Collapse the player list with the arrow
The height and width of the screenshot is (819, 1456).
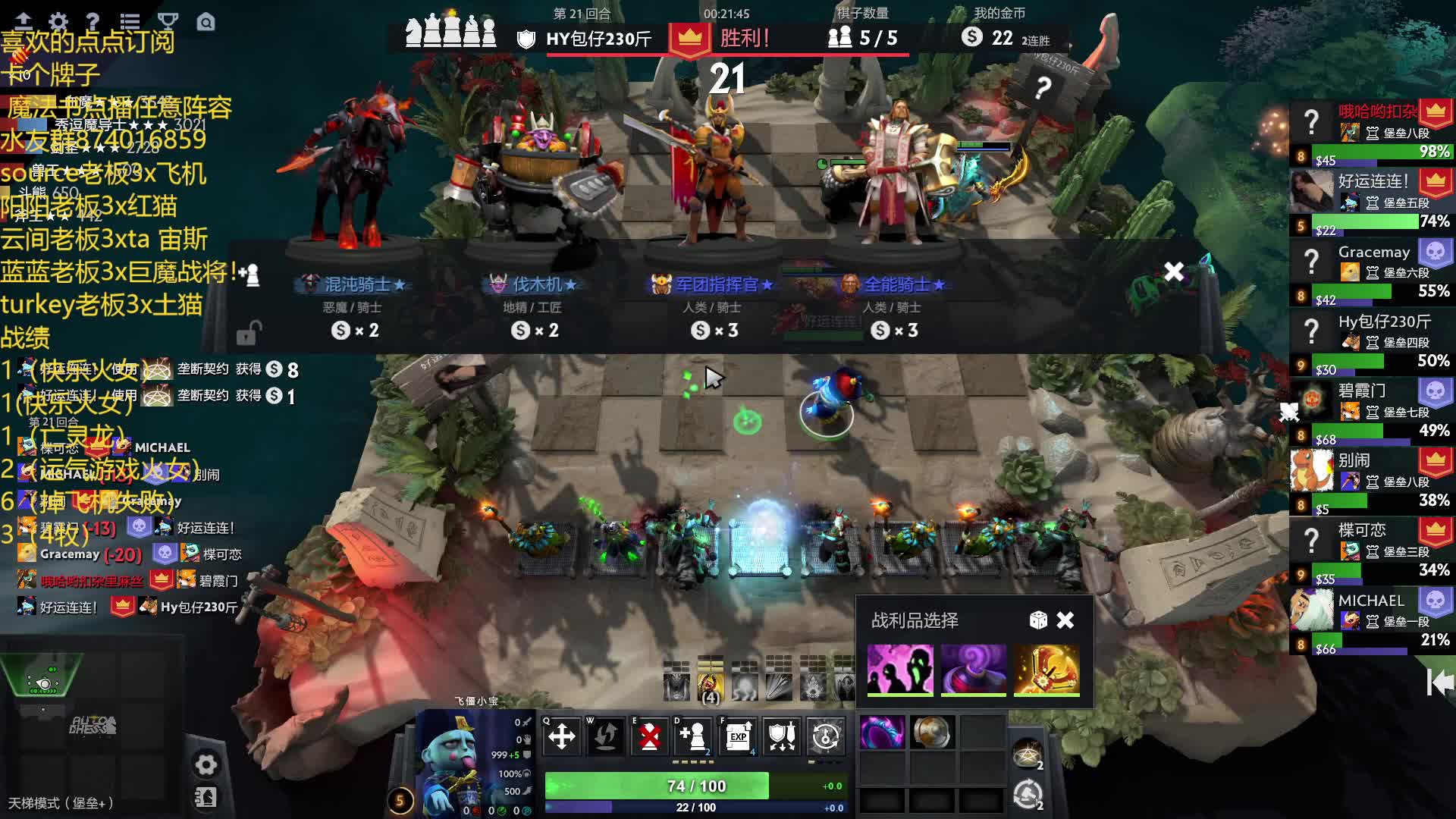tap(1439, 682)
